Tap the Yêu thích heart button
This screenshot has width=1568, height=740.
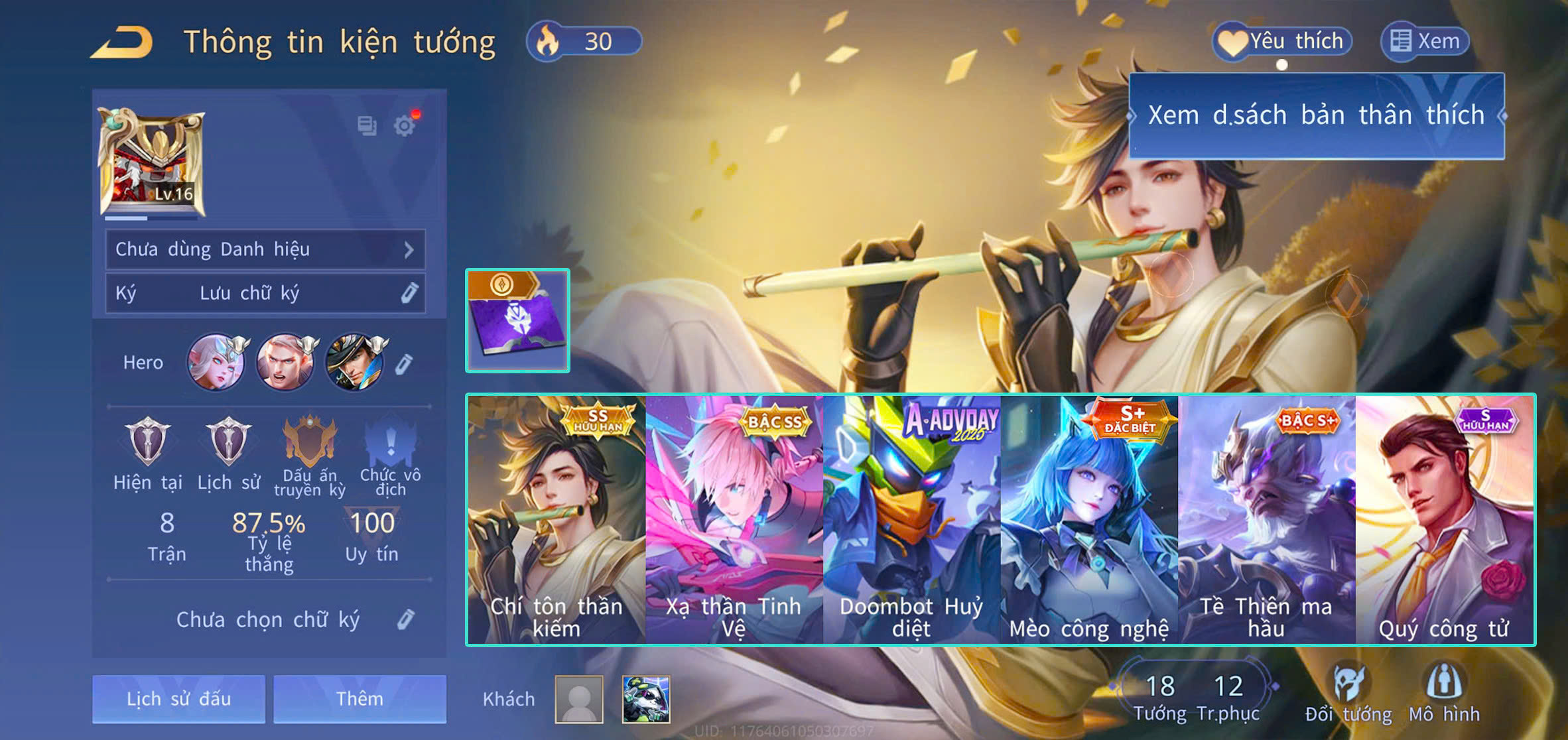[x=1282, y=42]
